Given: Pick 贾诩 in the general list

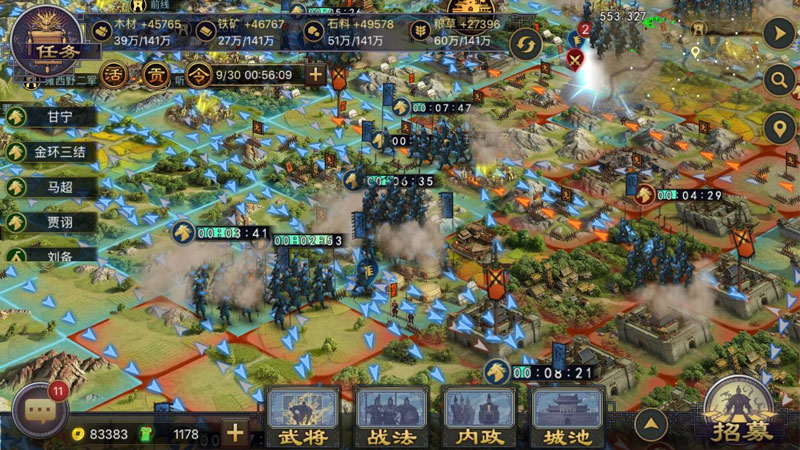Looking at the screenshot, I should 52,221.
